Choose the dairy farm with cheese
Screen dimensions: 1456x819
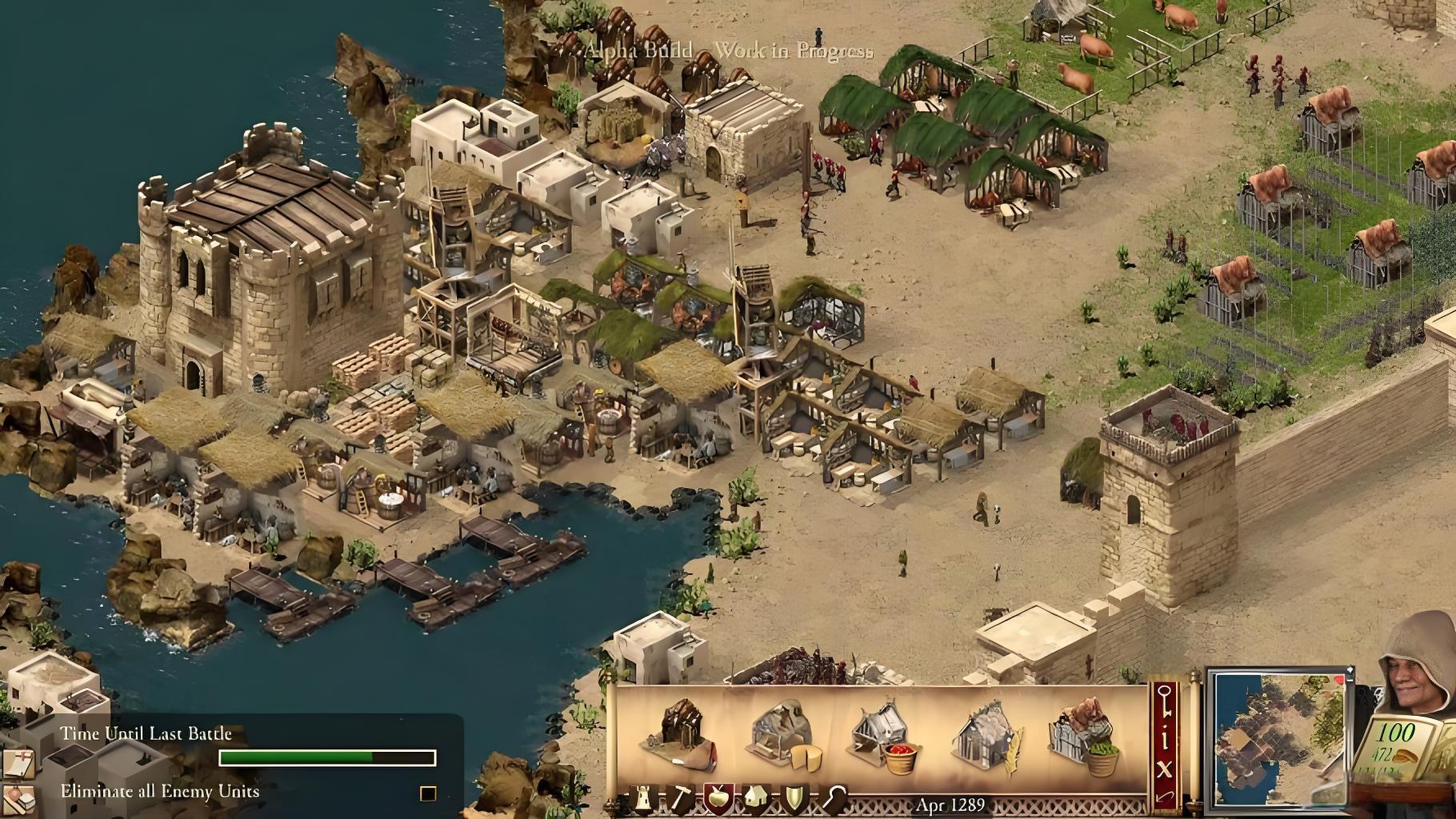[786, 734]
